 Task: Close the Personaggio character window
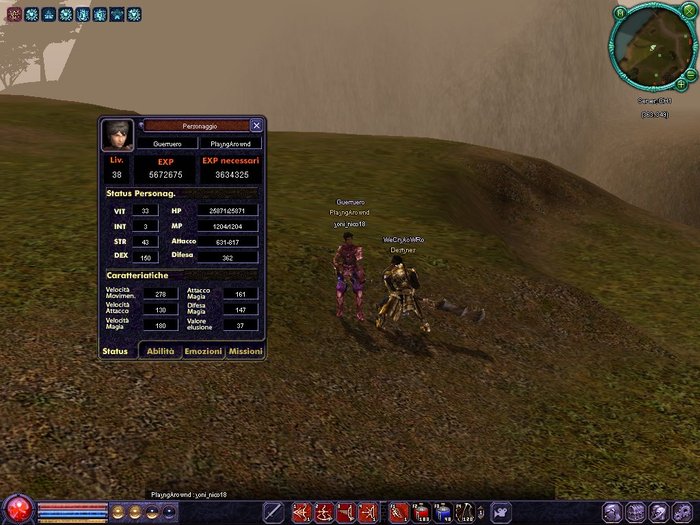[256, 126]
